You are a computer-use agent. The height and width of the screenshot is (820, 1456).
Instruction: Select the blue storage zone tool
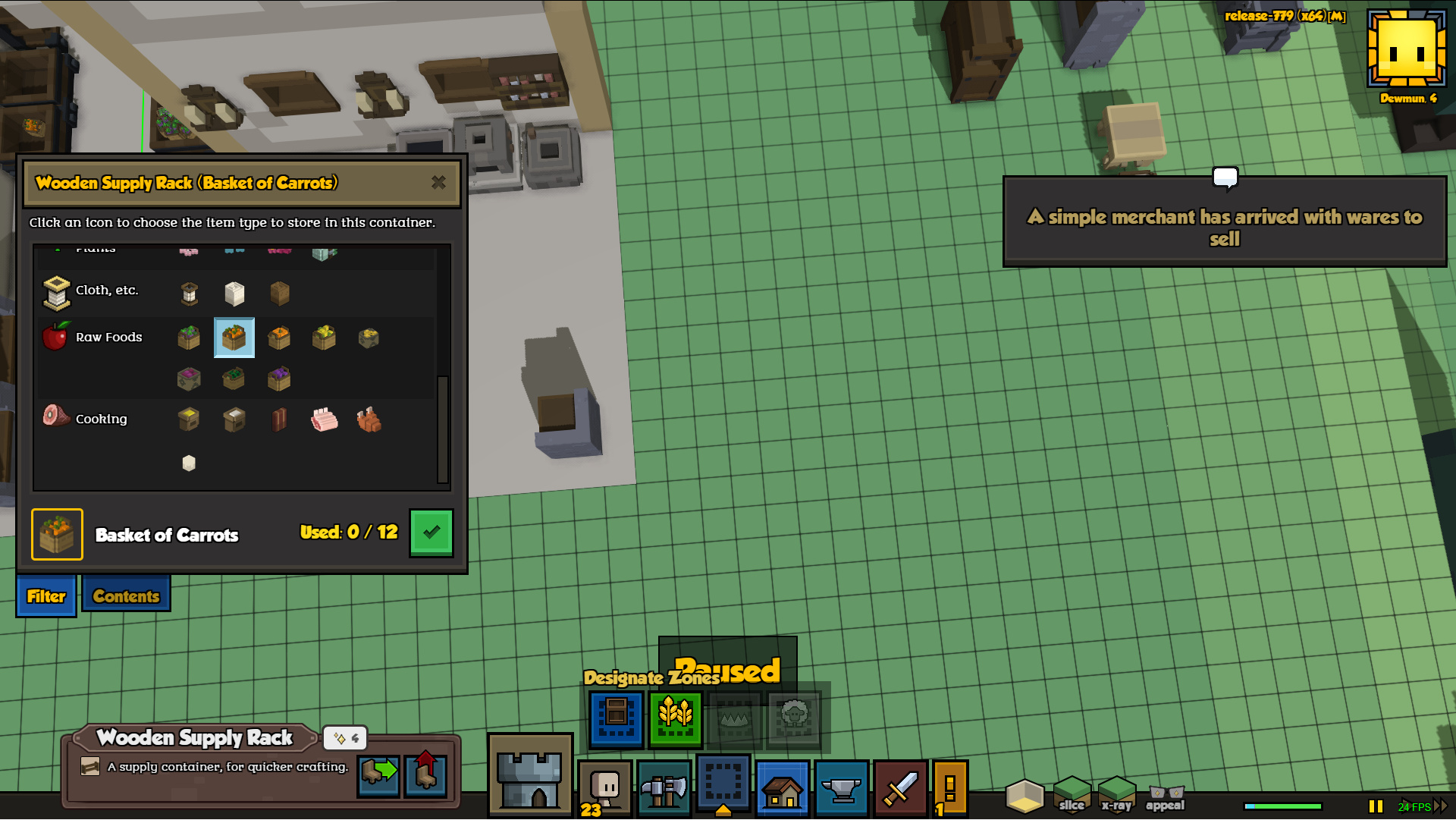616,718
